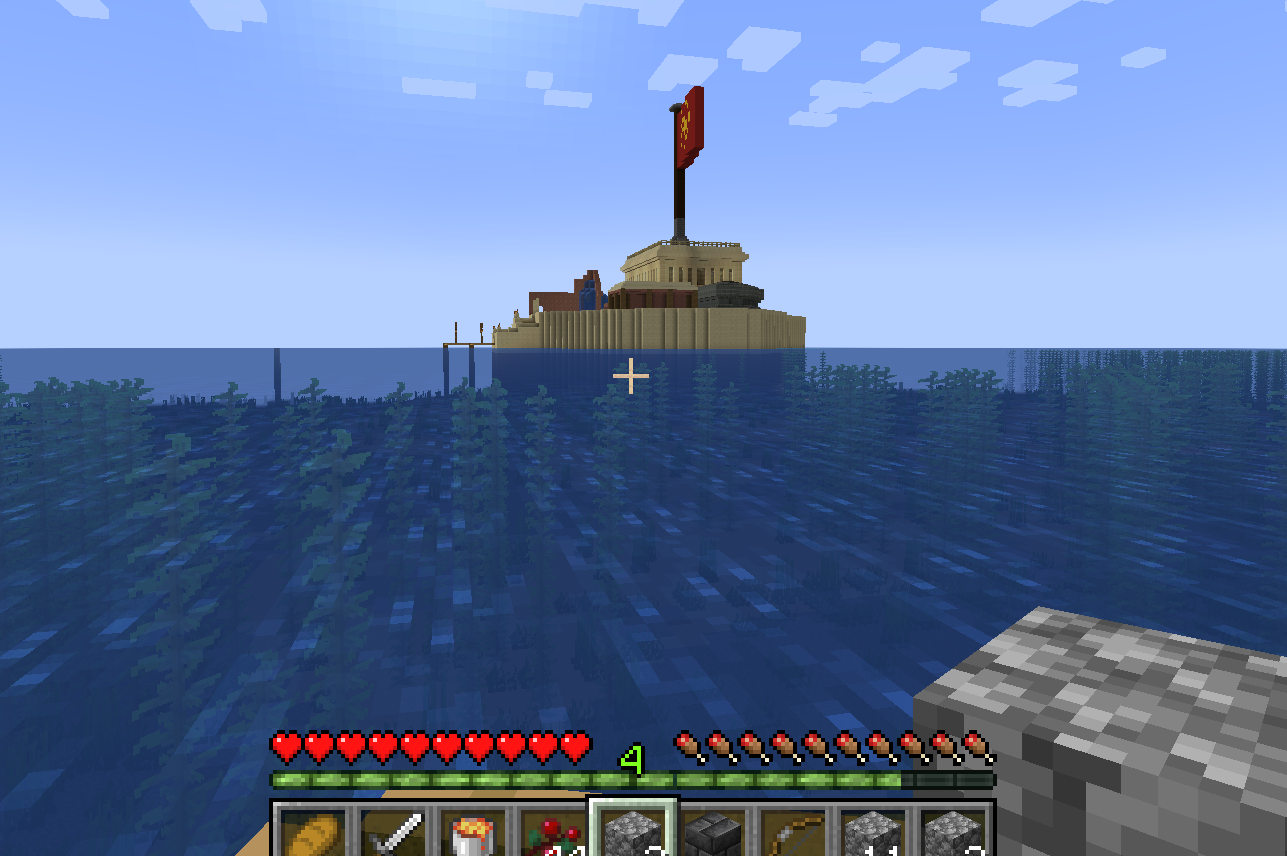Switch to the bow hotbar slot
The image size is (1287, 856).
[793, 832]
